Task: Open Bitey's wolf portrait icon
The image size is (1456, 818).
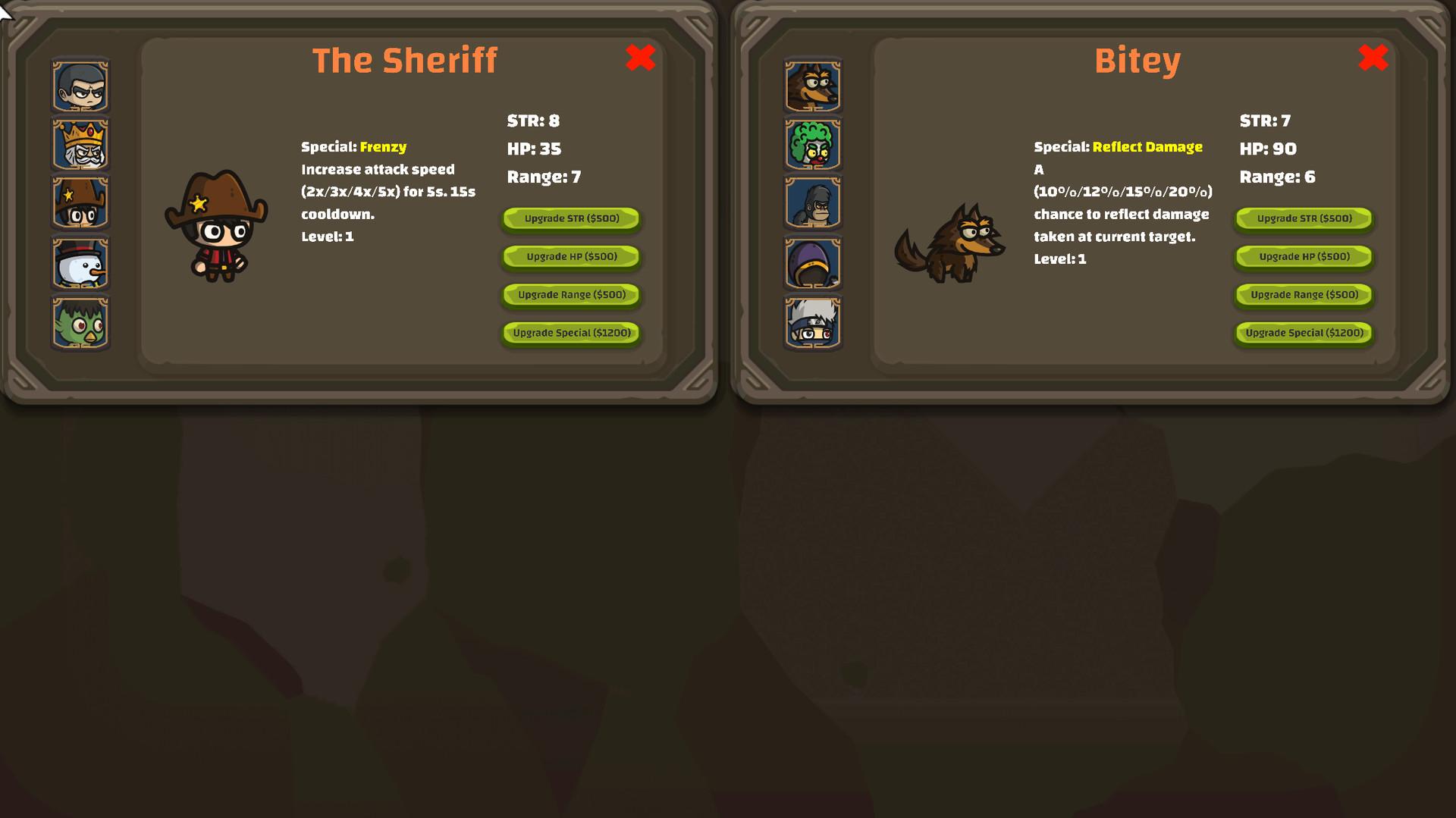Action: click(811, 86)
